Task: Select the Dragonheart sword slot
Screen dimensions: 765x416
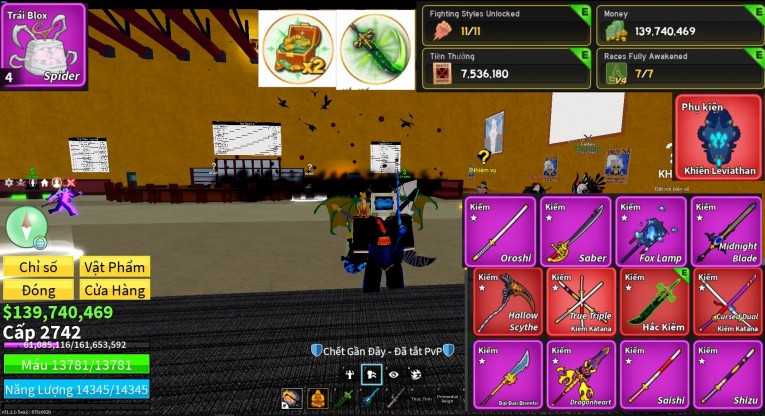Action: tap(575, 375)
